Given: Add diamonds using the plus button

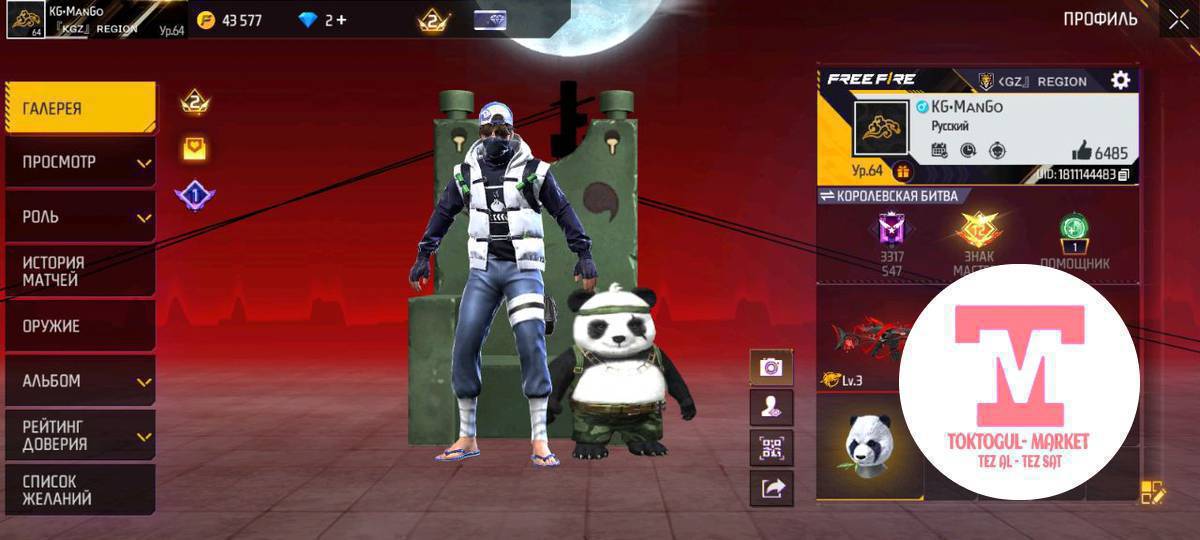Looking at the screenshot, I should (x=341, y=20).
